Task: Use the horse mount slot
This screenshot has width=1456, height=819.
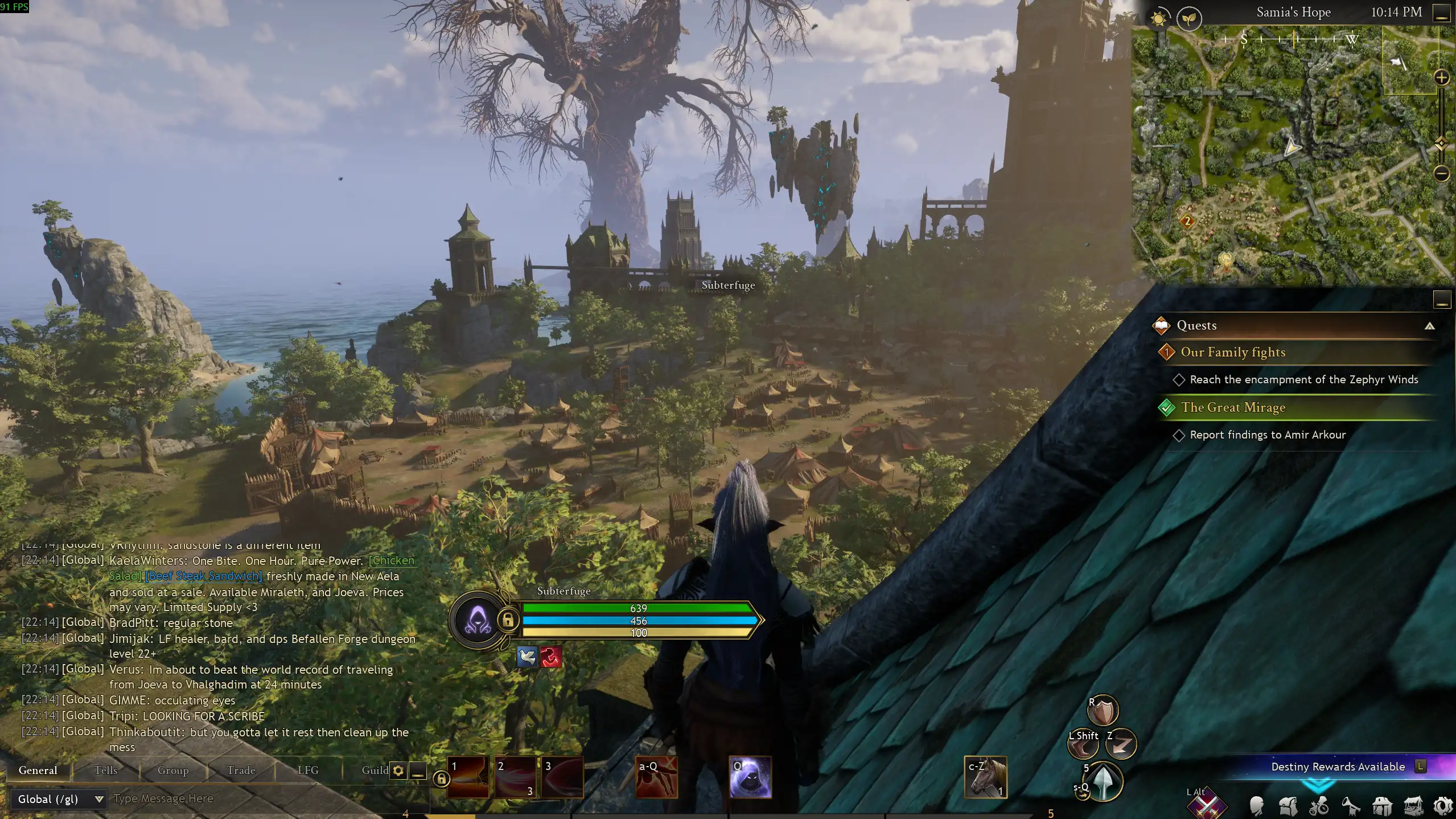Action: point(985,777)
